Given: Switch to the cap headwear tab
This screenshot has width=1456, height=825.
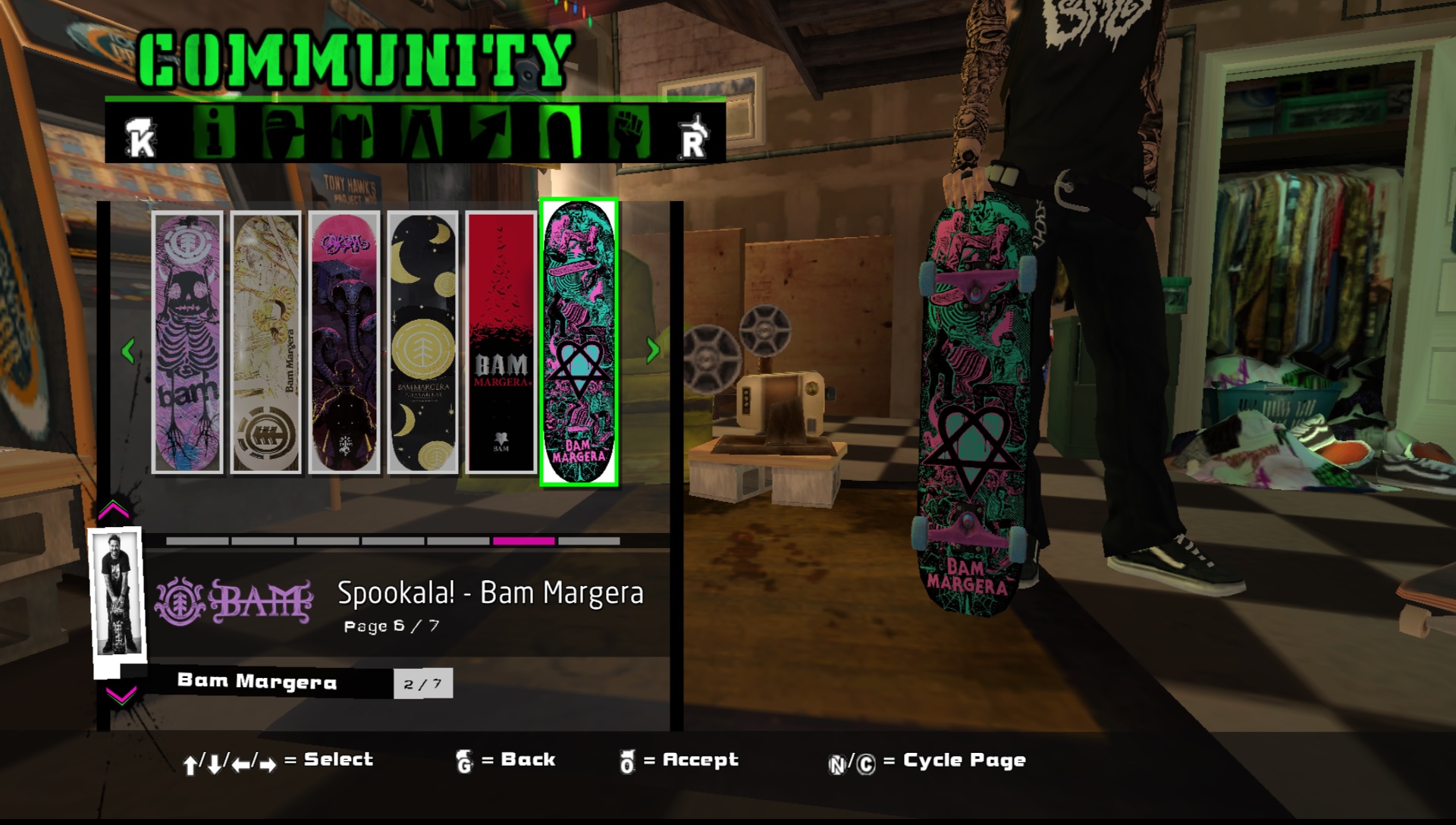Looking at the screenshot, I should click(282, 132).
